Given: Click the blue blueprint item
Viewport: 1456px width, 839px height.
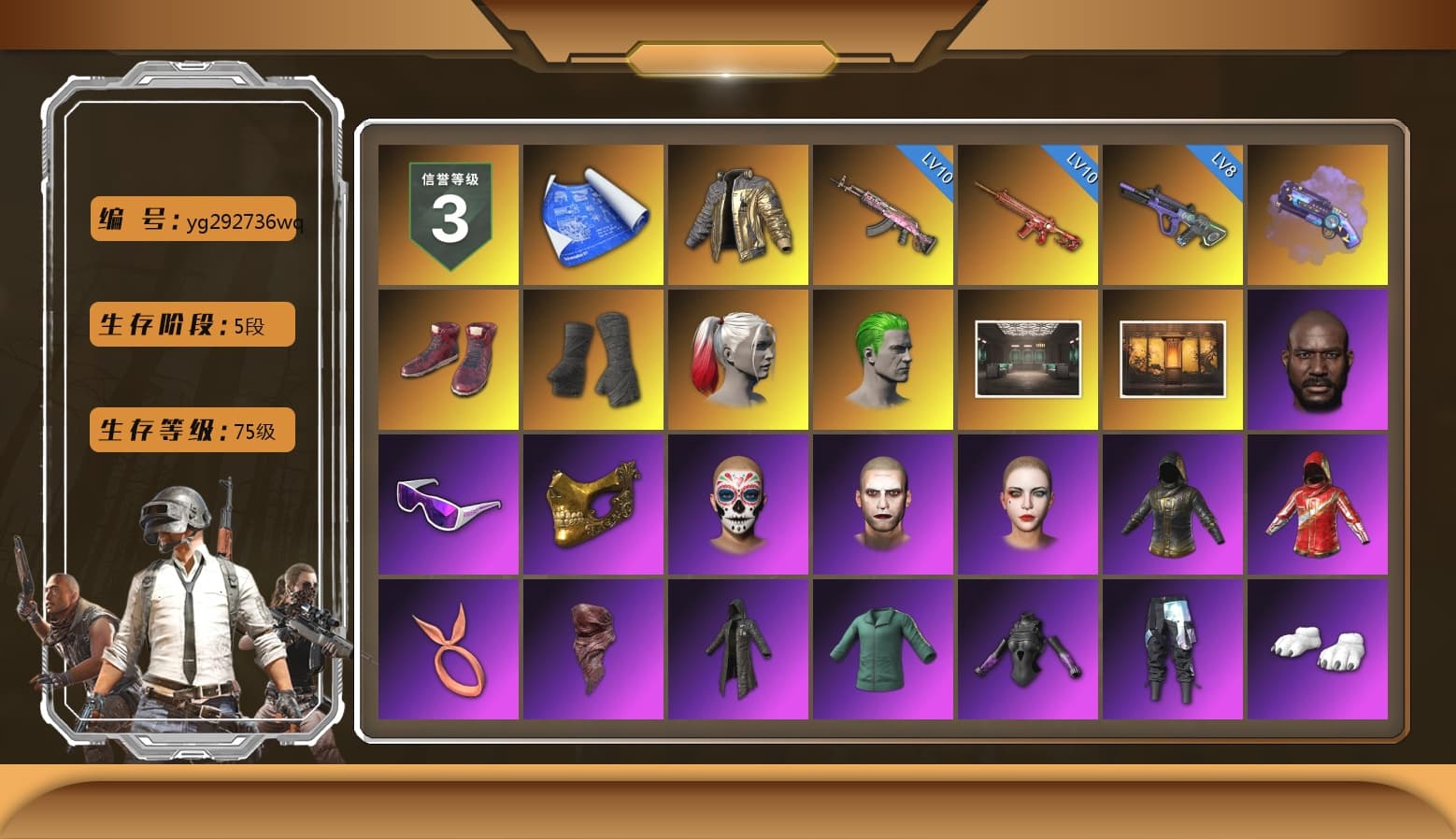Looking at the screenshot, I should click(x=592, y=215).
